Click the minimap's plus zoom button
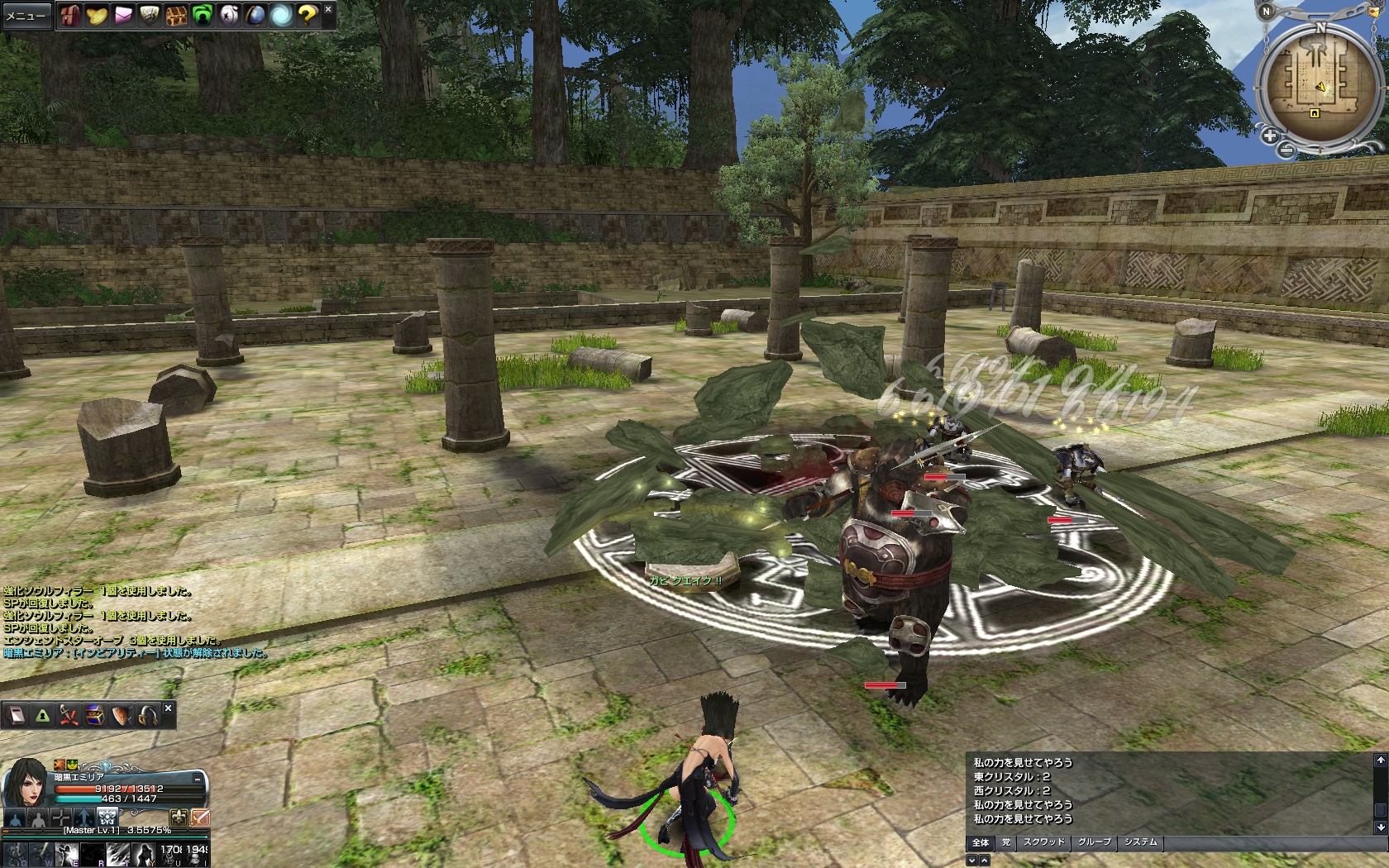 click(x=1270, y=136)
